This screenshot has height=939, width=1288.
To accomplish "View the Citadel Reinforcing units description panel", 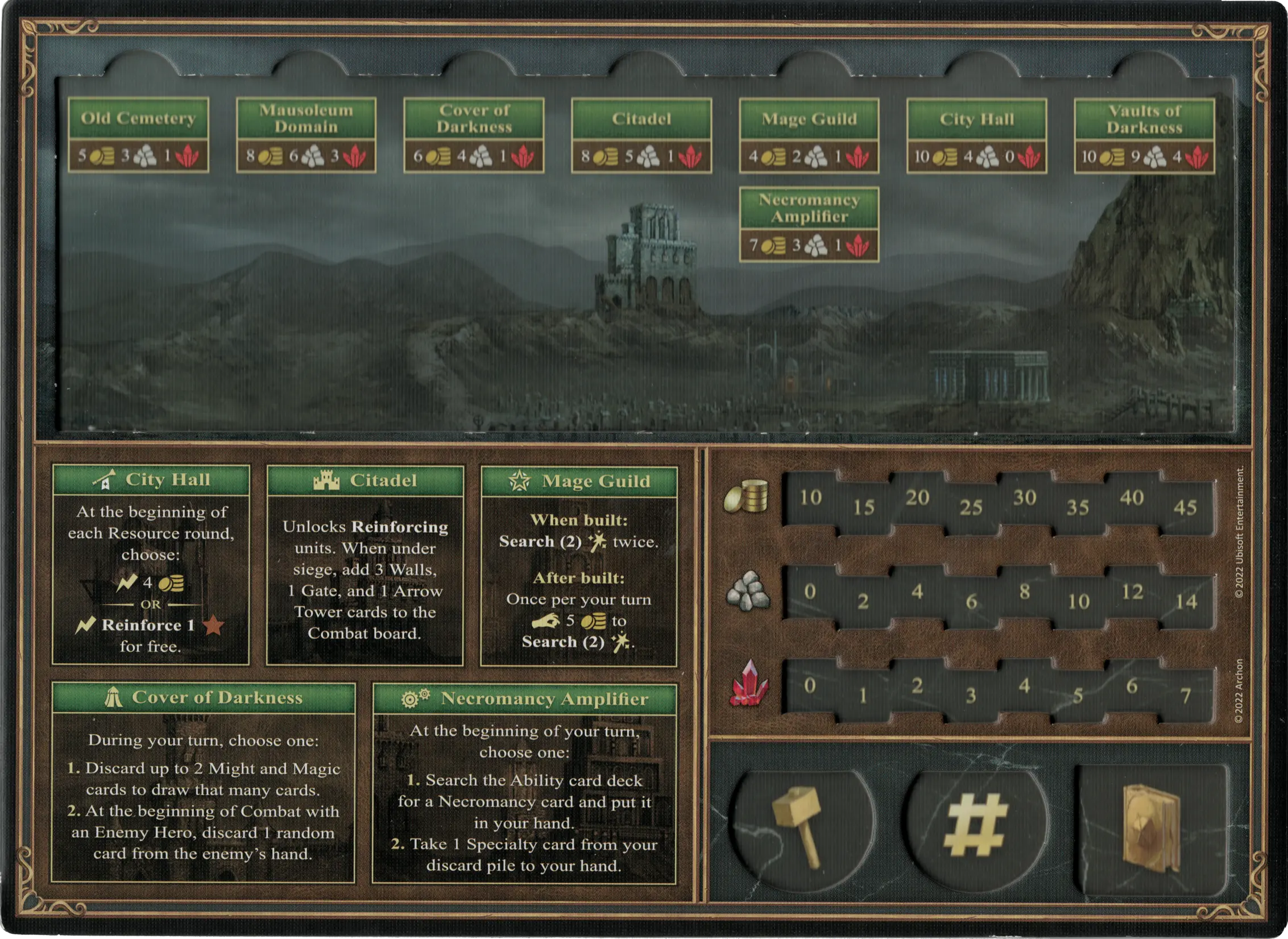I will tap(365, 565).
